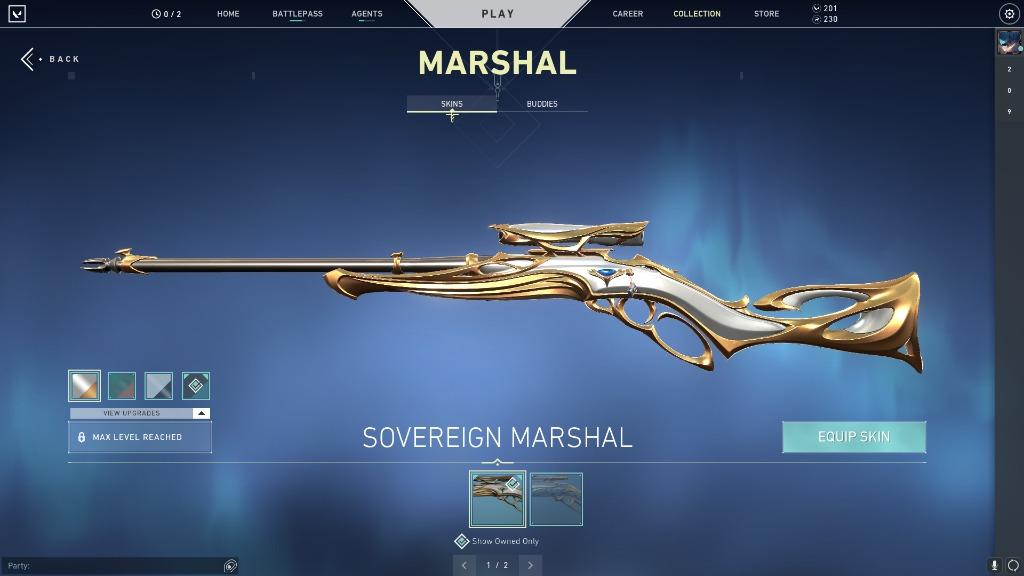The height and width of the screenshot is (576, 1024).
Task: Switch to the Buddies tab
Action: (x=542, y=104)
